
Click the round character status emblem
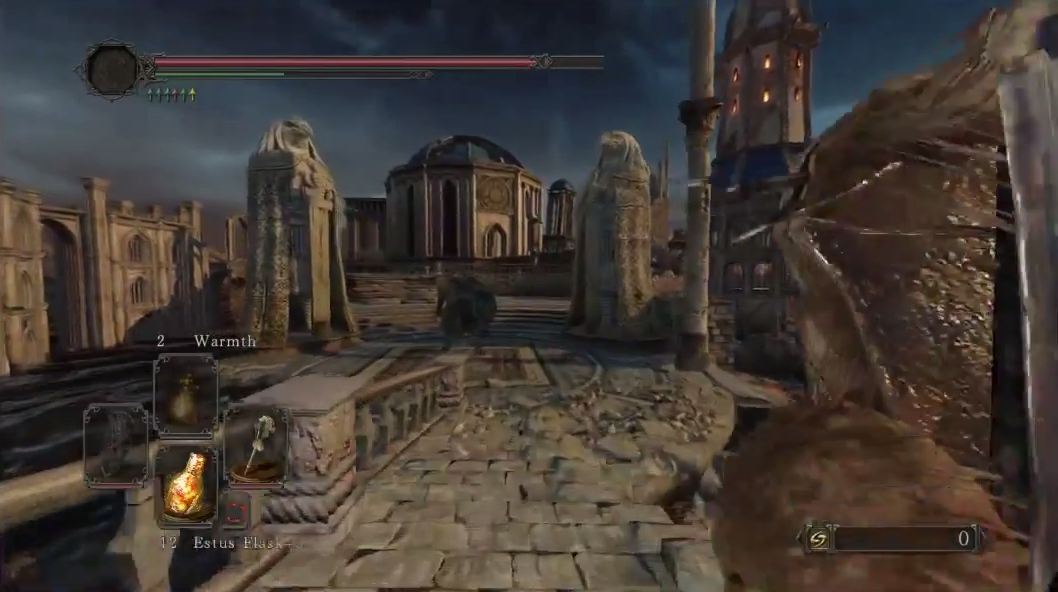point(112,69)
